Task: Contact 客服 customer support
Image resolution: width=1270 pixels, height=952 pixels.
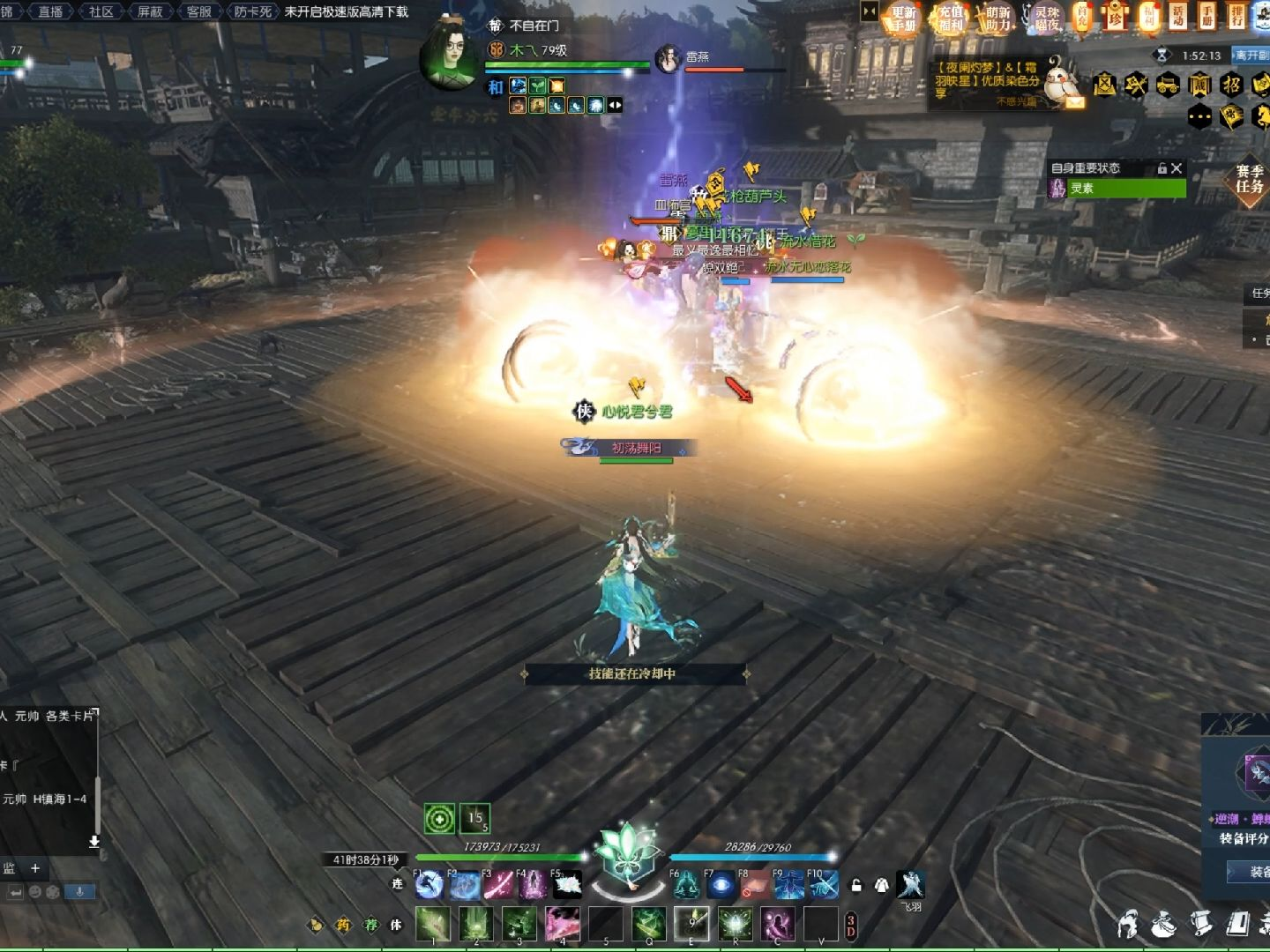Action: click(199, 11)
